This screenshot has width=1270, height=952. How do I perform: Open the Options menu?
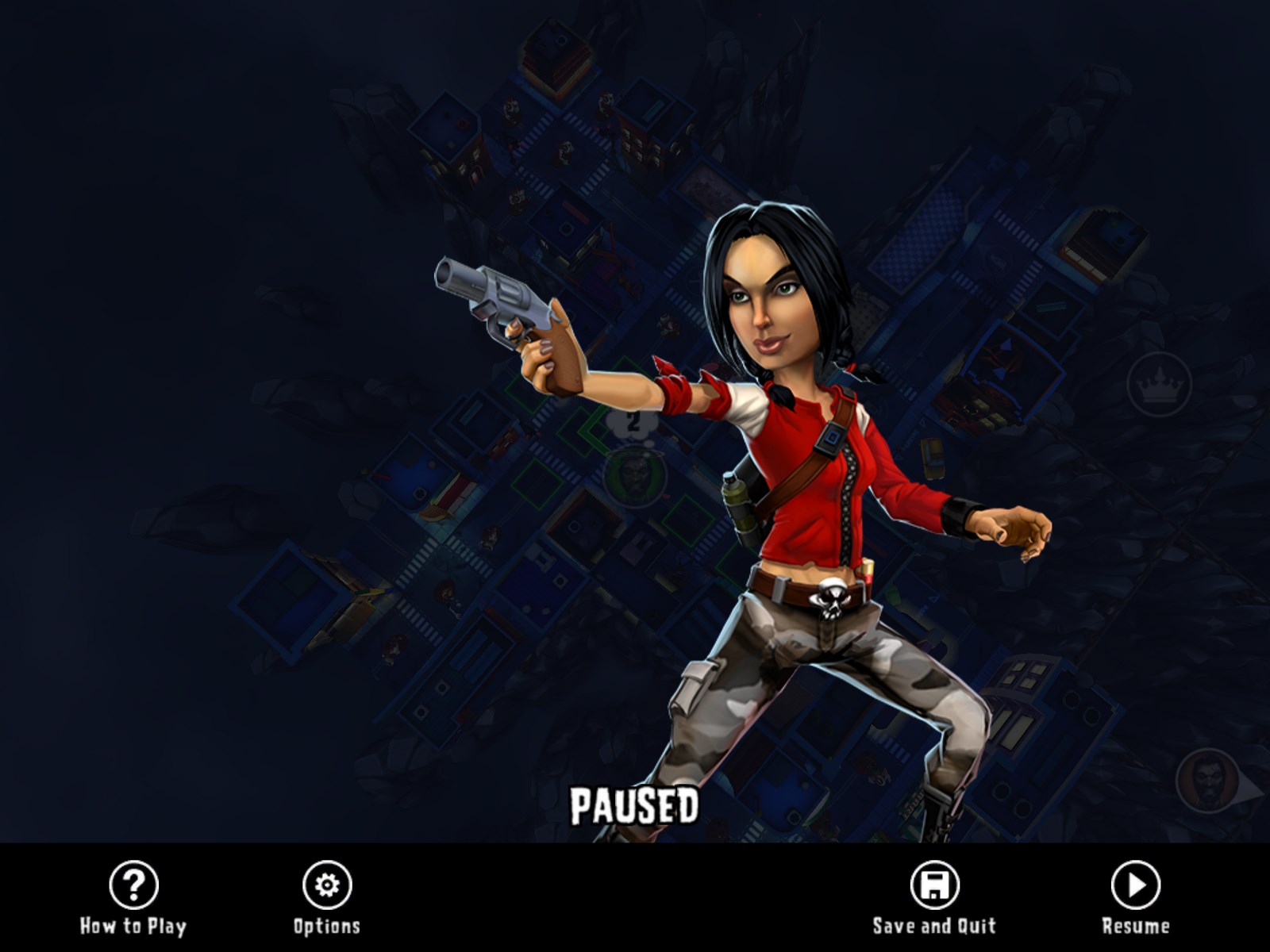[x=326, y=885]
